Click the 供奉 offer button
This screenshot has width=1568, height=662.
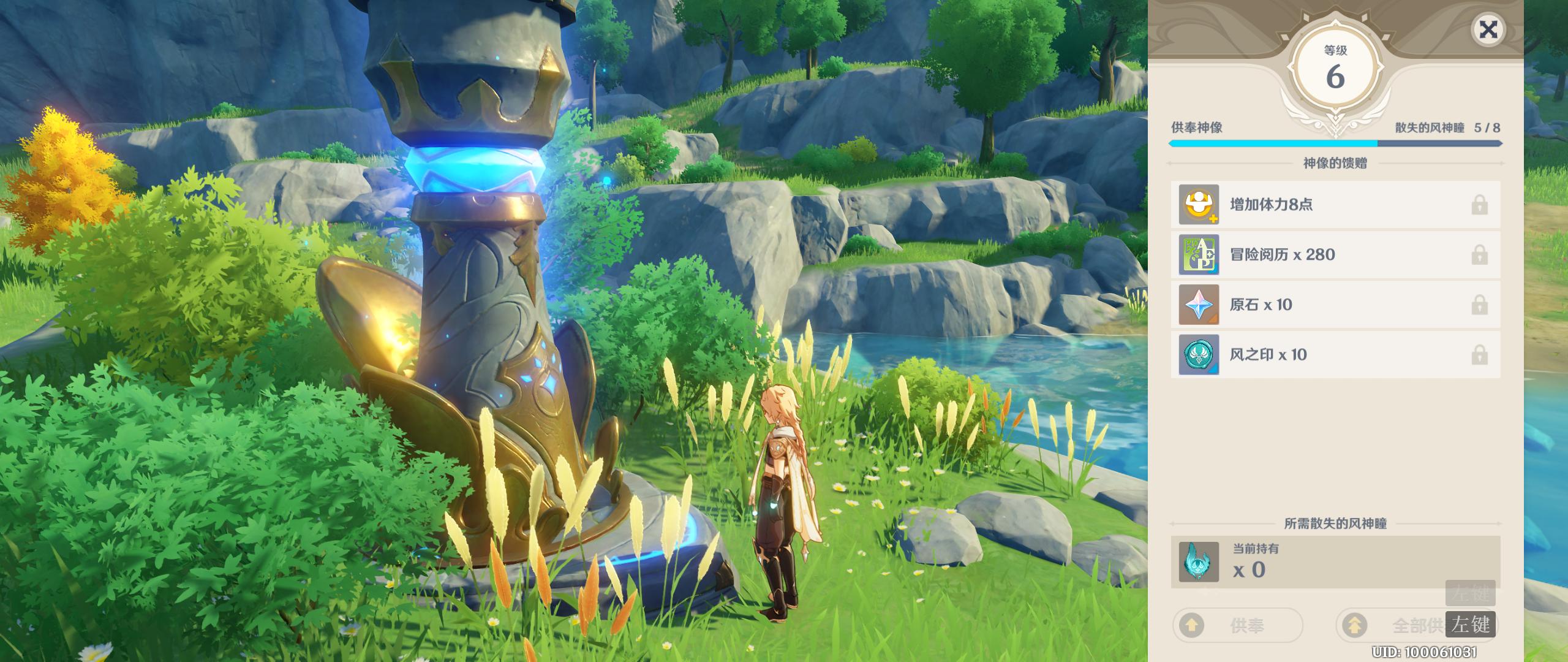[1237, 625]
